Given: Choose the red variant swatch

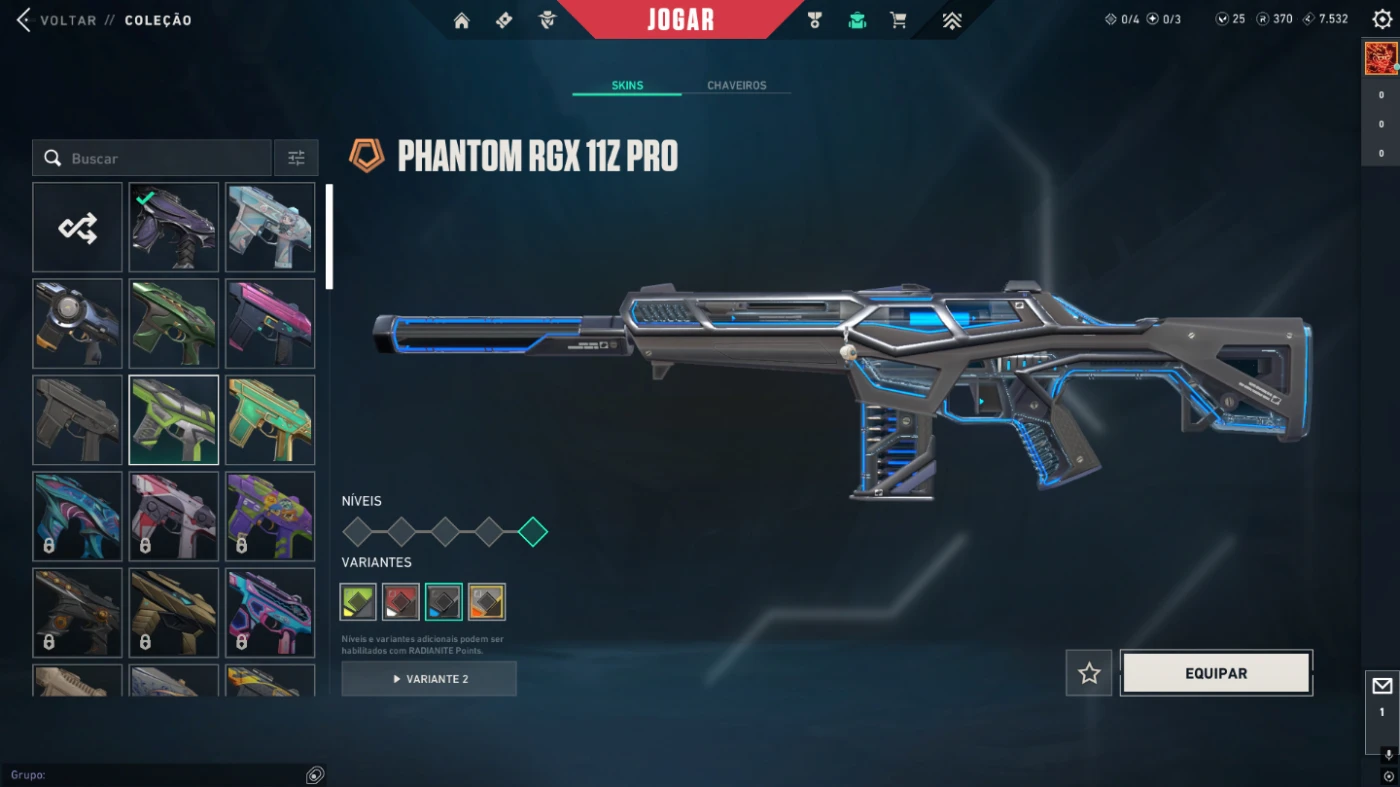Looking at the screenshot, I should click(401, 602).
